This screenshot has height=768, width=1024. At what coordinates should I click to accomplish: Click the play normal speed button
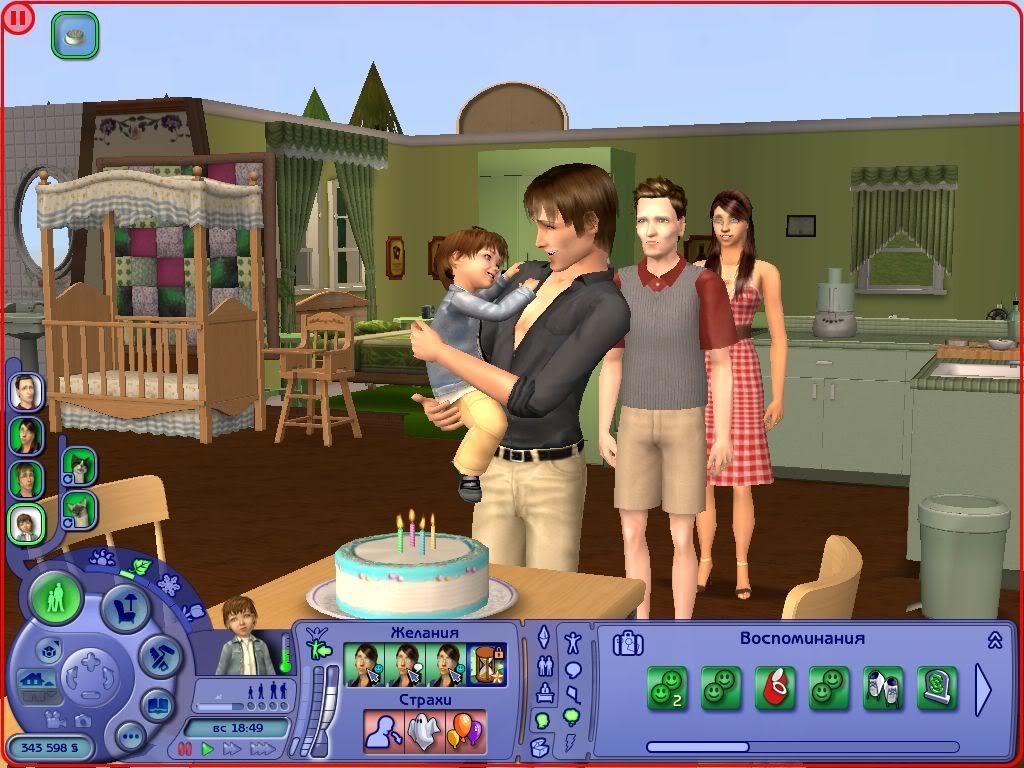coord(208,748)
